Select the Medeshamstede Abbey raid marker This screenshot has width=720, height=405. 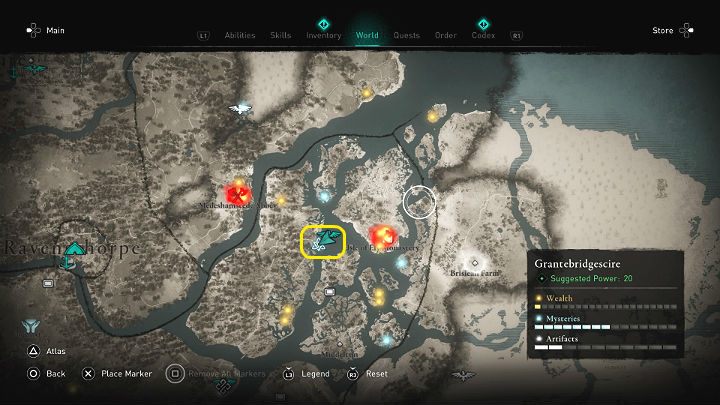tap(238, 192)
